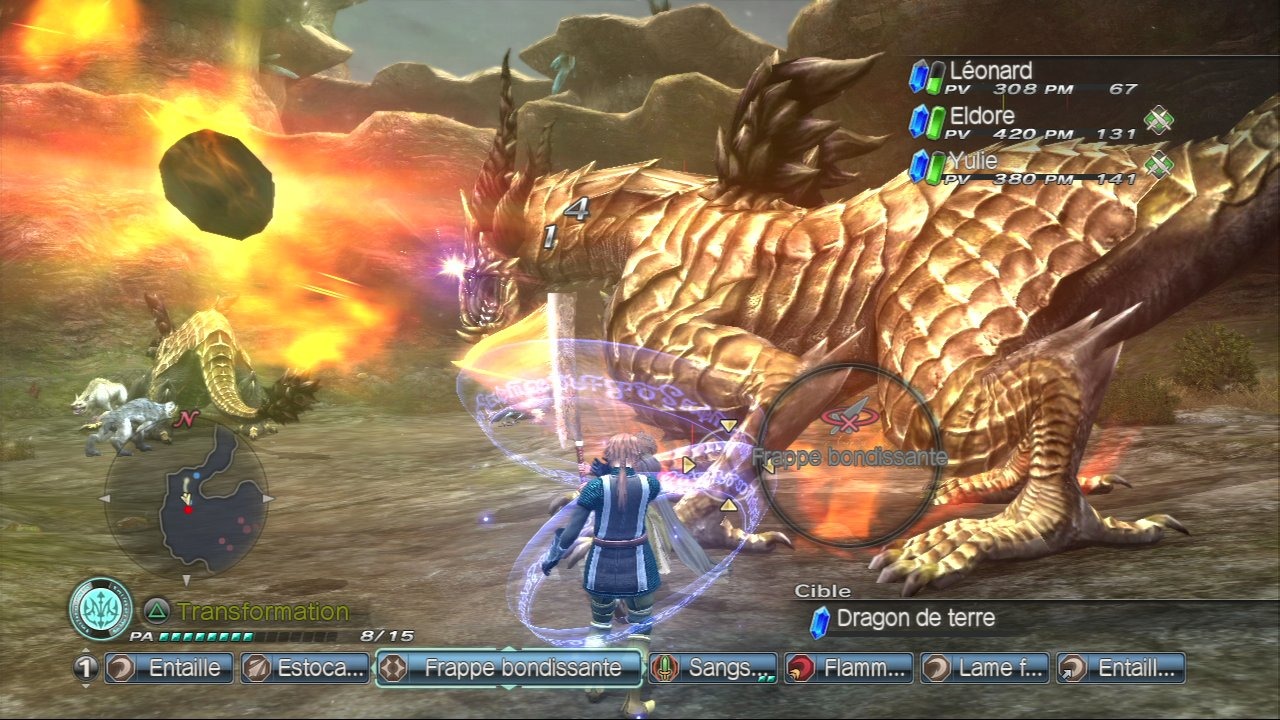Activate the Transformation emblem icon
The image size is (1280, 720).
coord(101,609)
